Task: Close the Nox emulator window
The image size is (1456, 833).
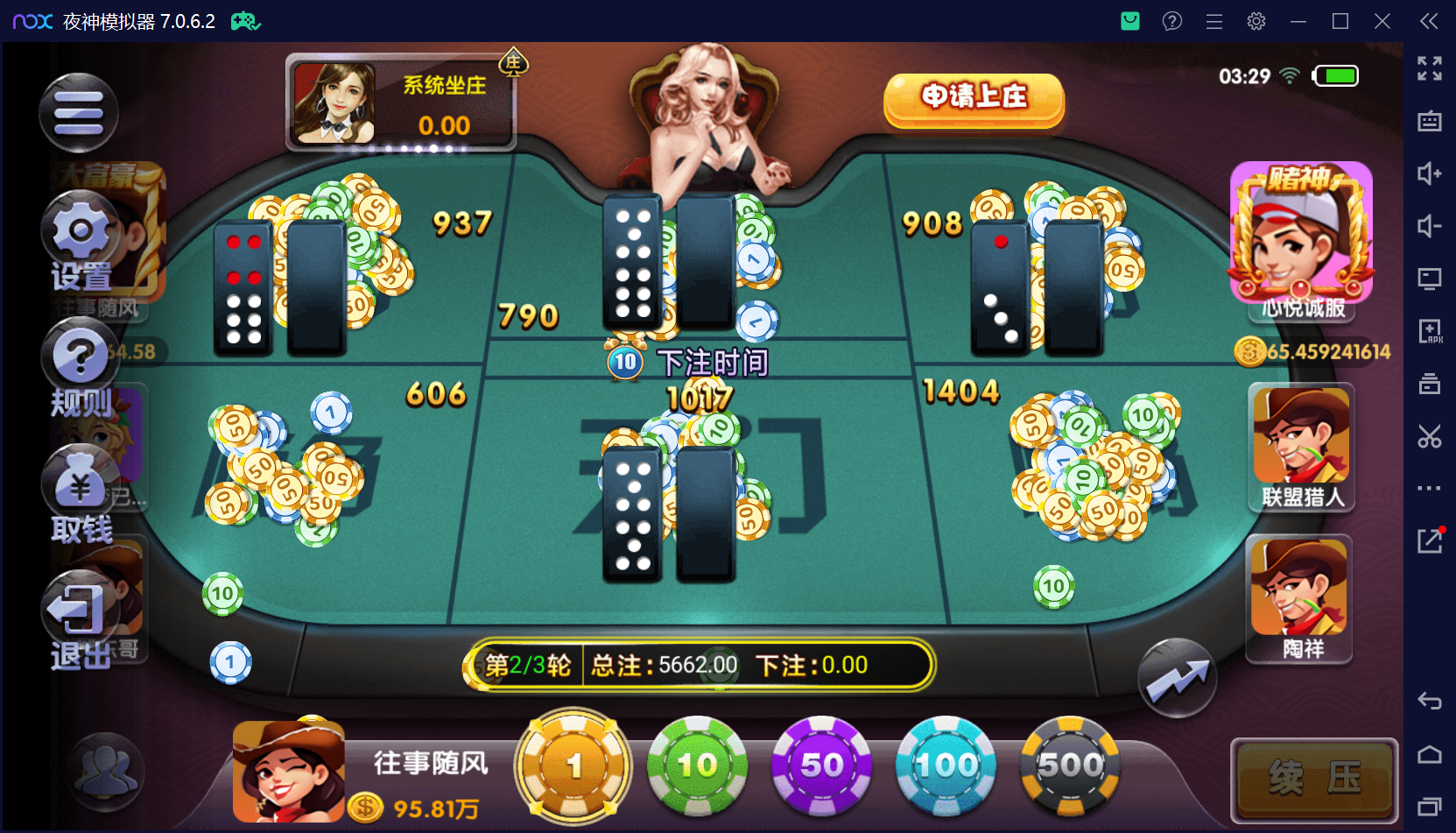Action: (x=1382, y=21)
